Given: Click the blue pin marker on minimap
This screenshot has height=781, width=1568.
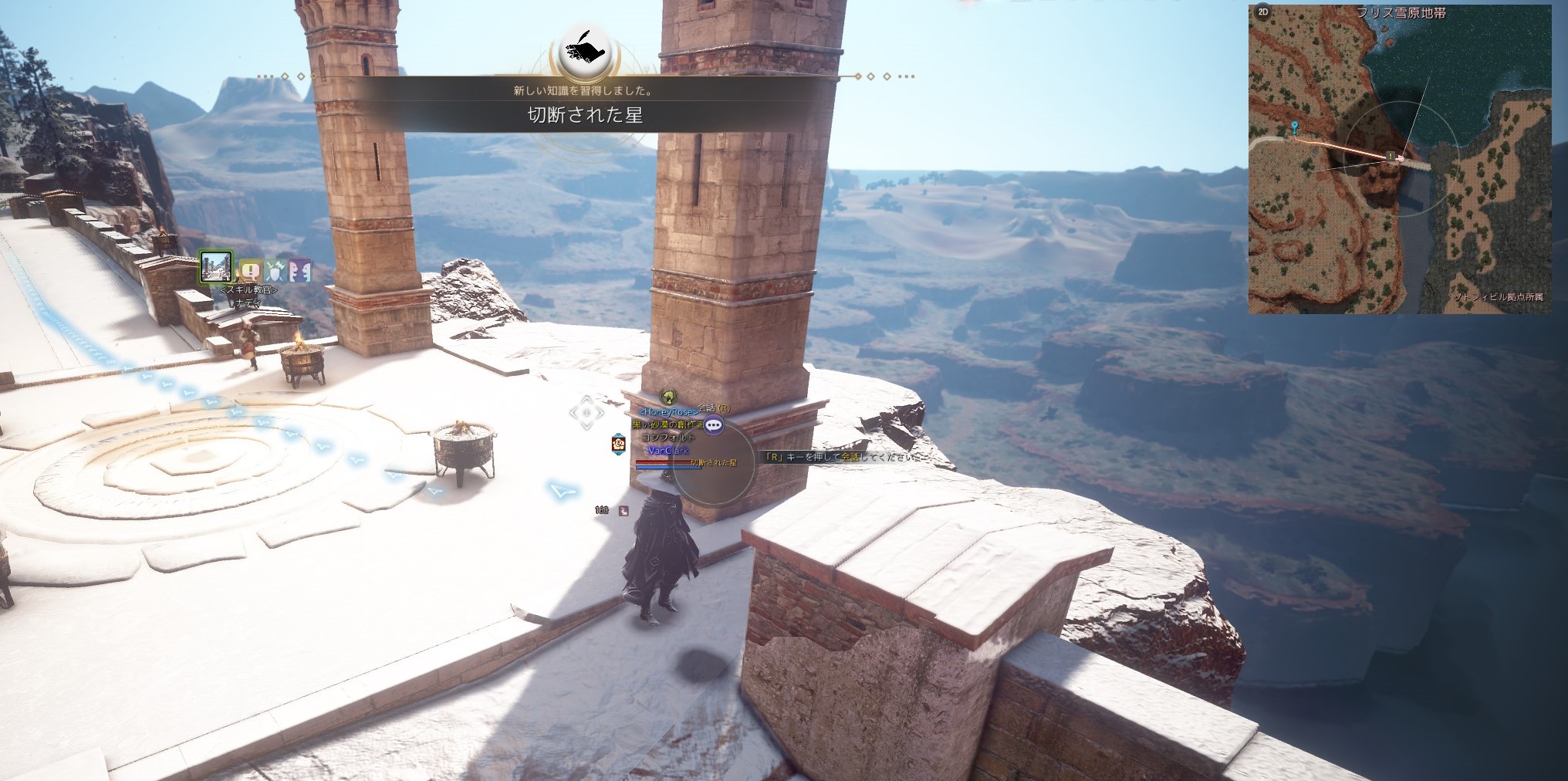Looking at the screenshot, I should 1294,127.
